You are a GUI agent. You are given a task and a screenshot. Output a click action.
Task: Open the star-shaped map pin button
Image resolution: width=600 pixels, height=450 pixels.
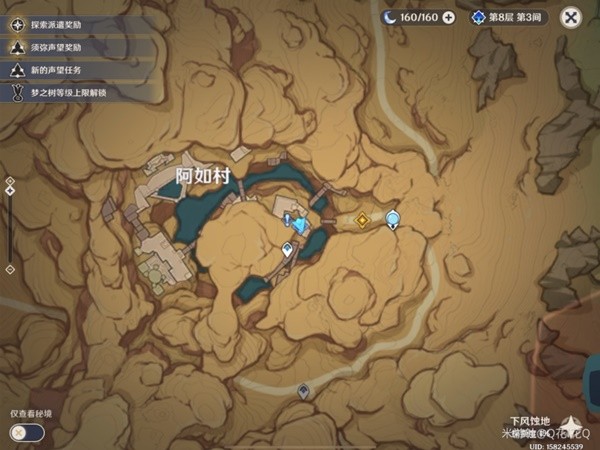pyautogui.click(x=574, y=423)
